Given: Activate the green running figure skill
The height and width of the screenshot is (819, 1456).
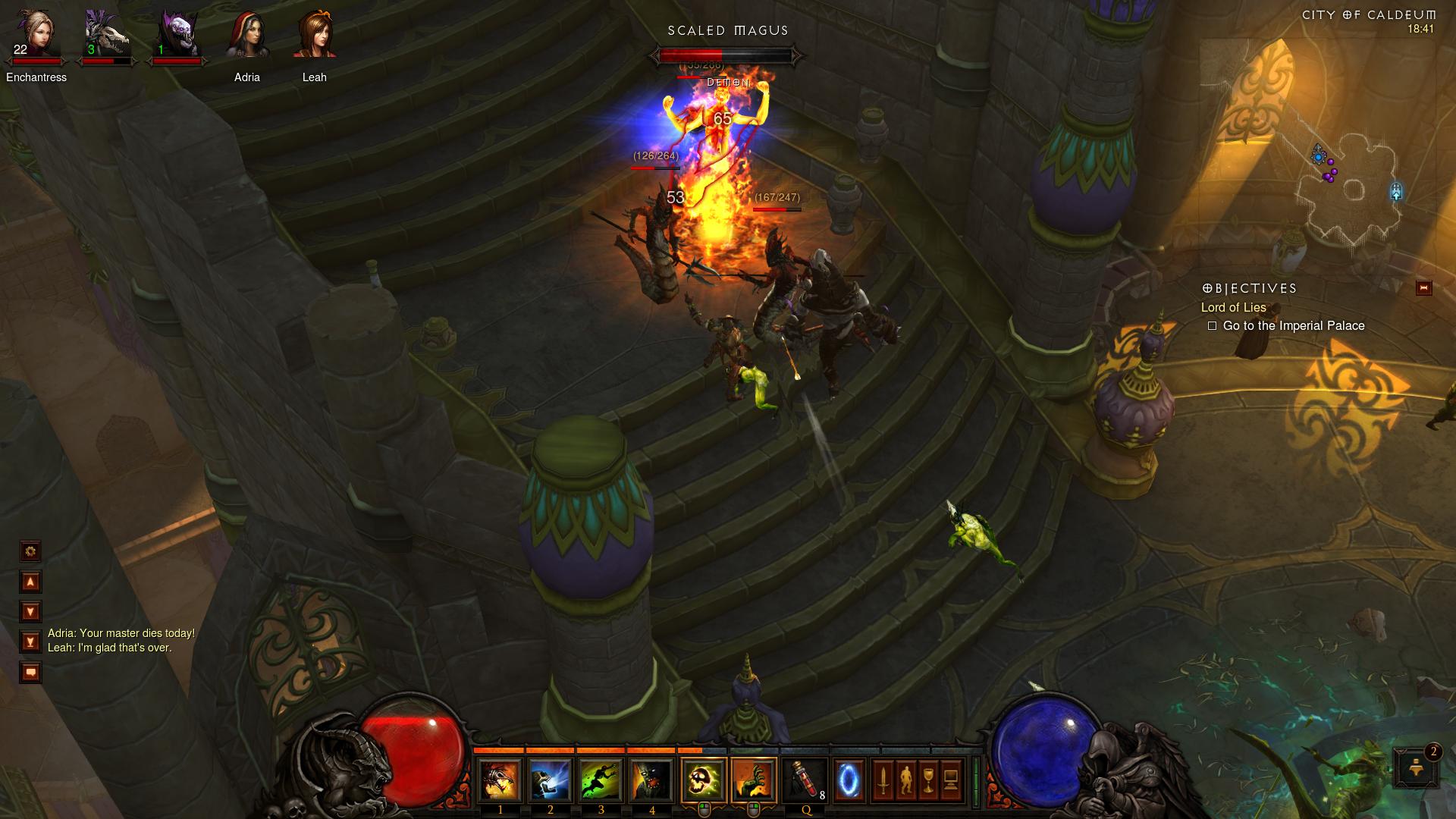Looking at the screenshot, I should (x=601, y=780).
